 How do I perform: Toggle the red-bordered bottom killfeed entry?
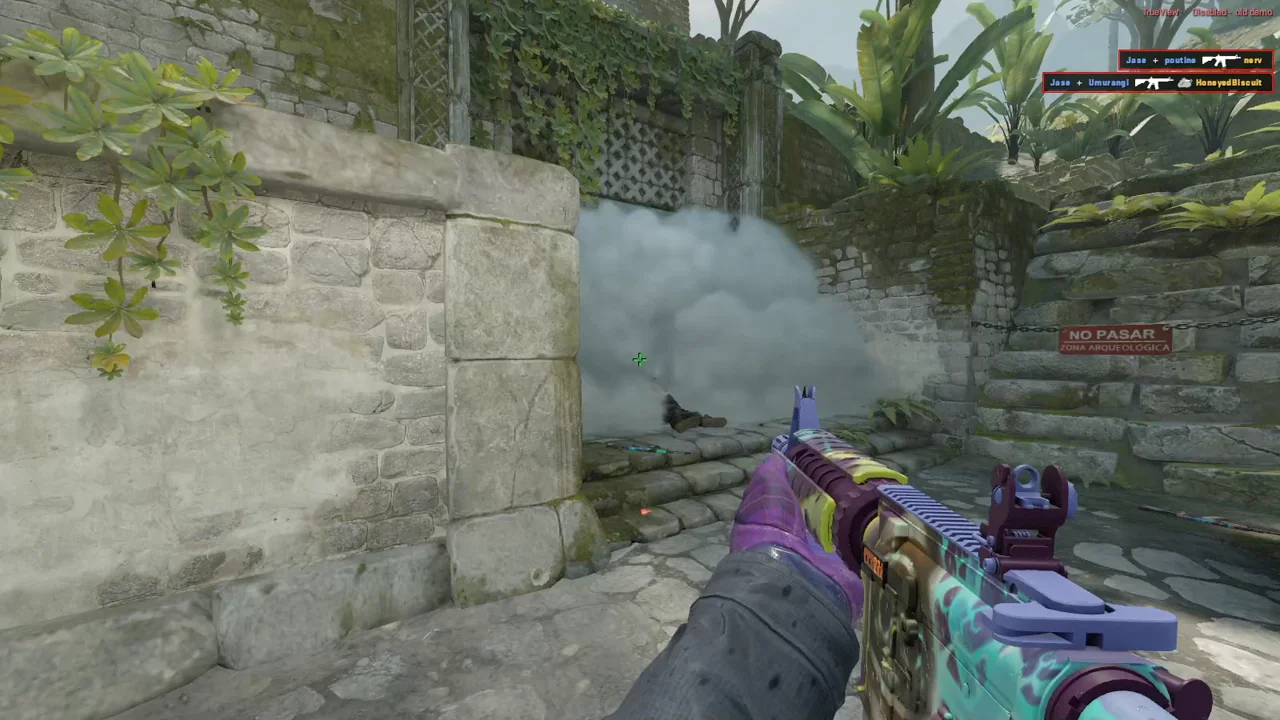[1155, 83]
